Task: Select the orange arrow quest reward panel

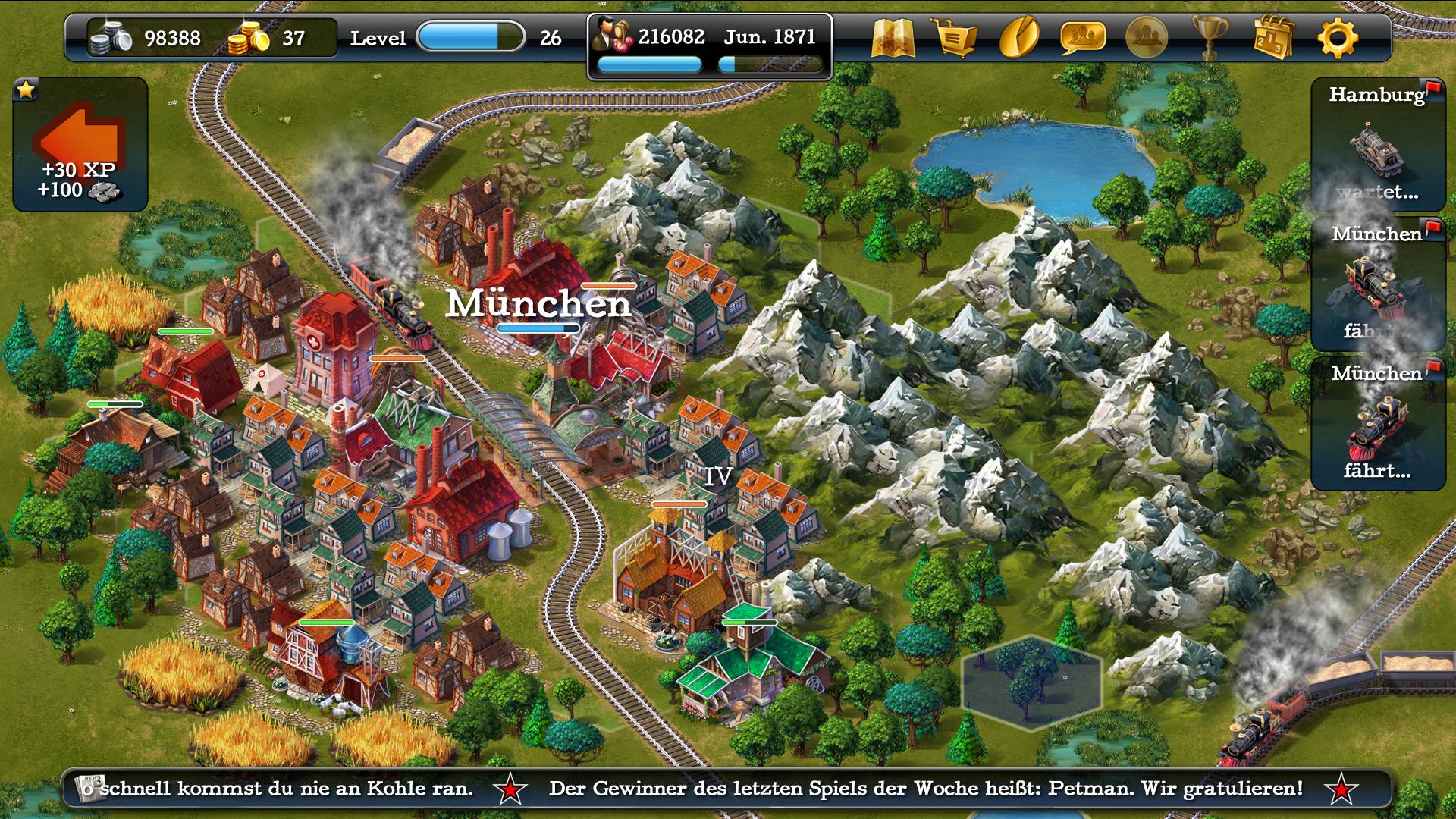Action: tap(80, 144)
